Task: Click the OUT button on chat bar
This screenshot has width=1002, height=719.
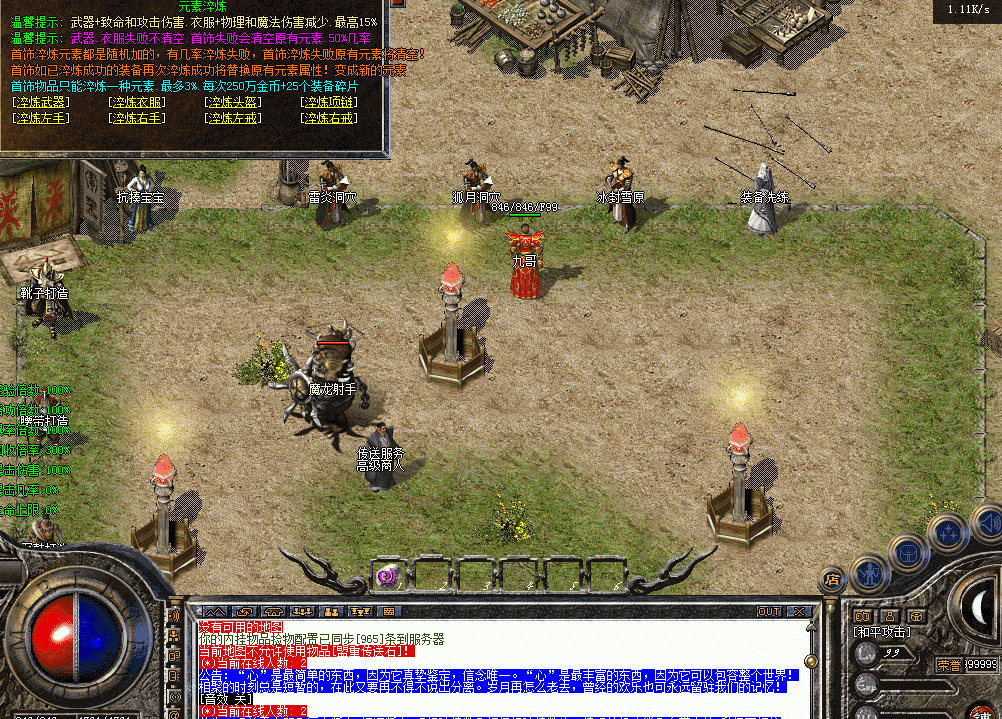Action: click(x=768, y=611)
